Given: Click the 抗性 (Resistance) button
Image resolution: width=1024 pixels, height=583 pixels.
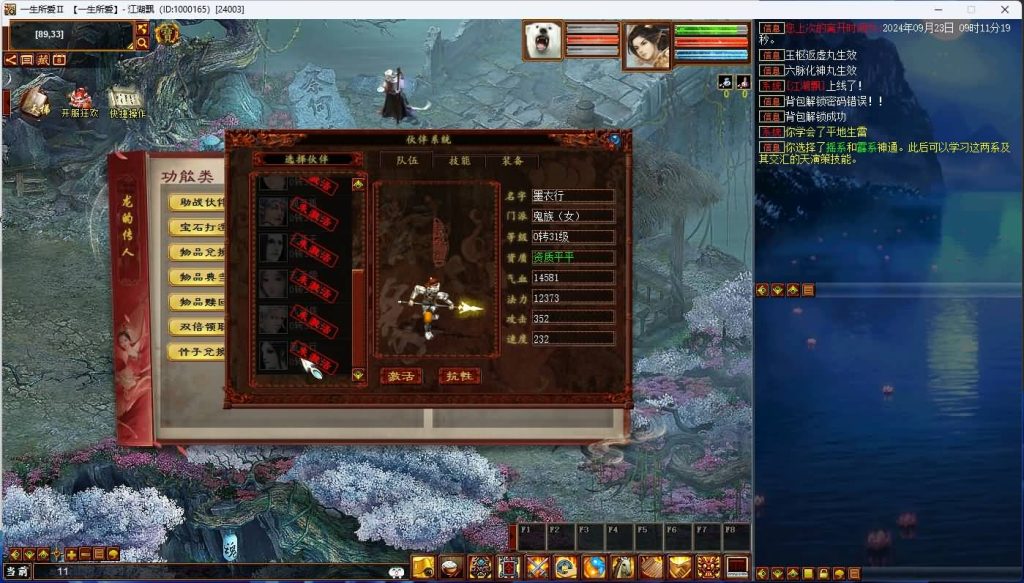Looking at the screenshot, I should coord(459,376).
